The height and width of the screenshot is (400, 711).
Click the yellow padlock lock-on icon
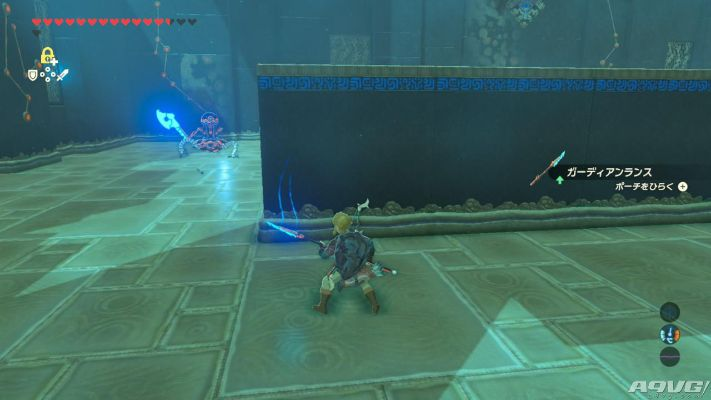point(46,55)
